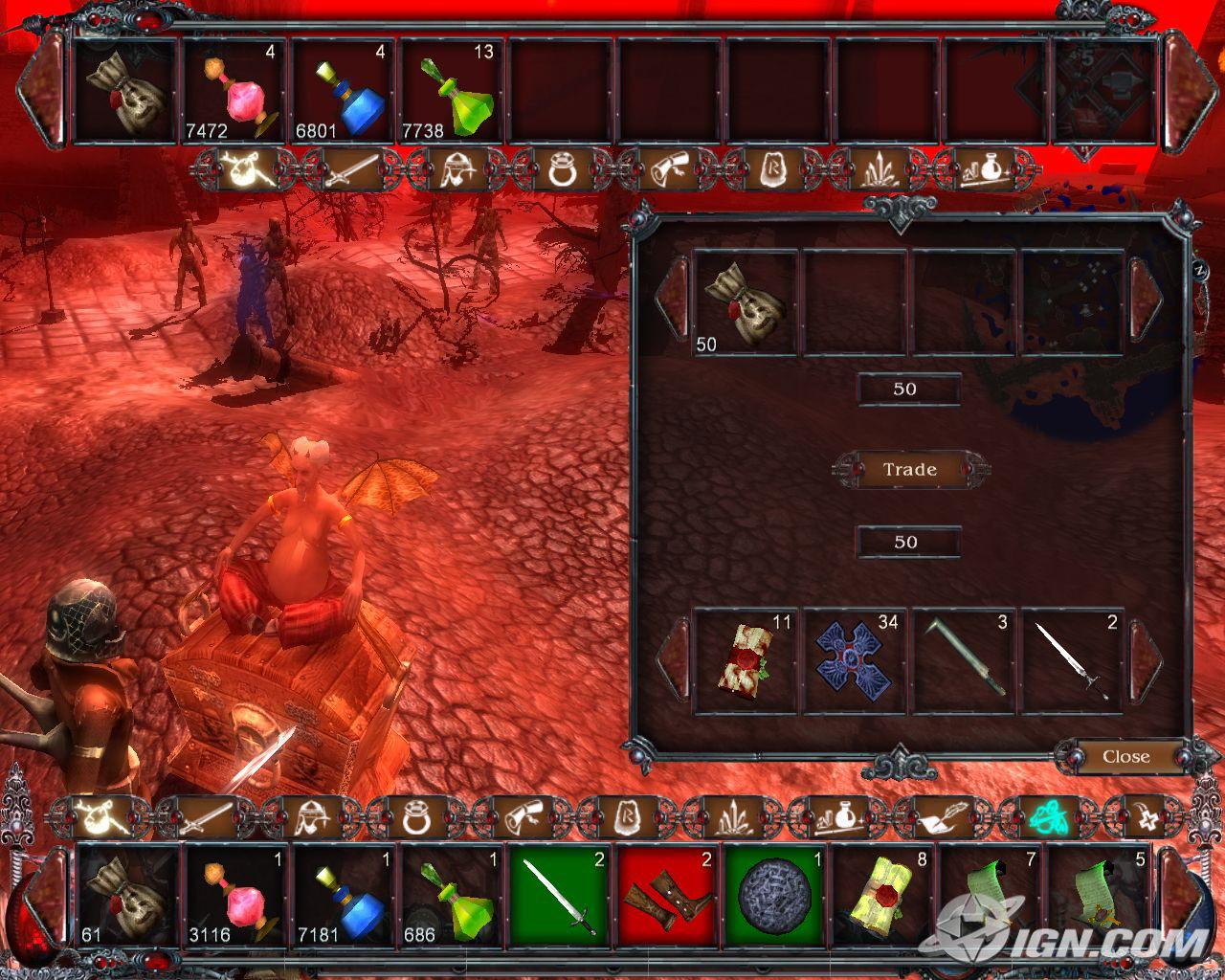Close the trade window
Screen dimensions: 1225x980
tap(1125, 757)
